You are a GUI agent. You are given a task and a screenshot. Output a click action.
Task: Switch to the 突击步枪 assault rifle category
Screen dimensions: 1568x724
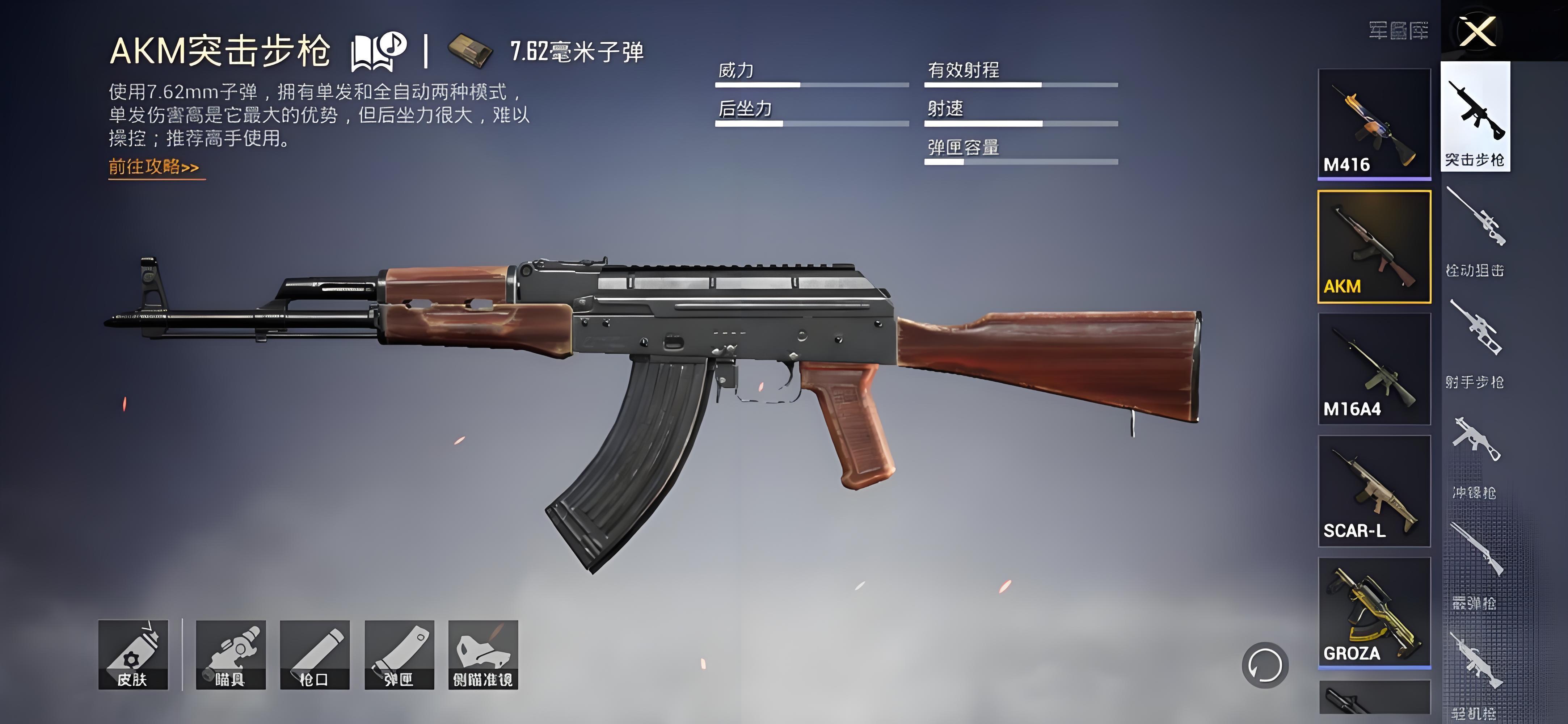(x=1475, y=117)
